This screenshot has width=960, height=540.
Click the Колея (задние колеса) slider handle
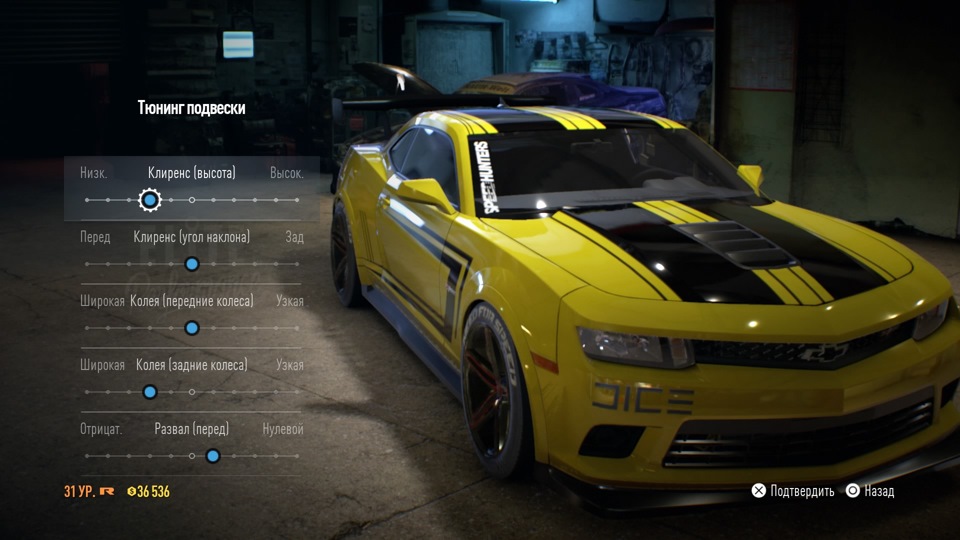coord(150,392)
